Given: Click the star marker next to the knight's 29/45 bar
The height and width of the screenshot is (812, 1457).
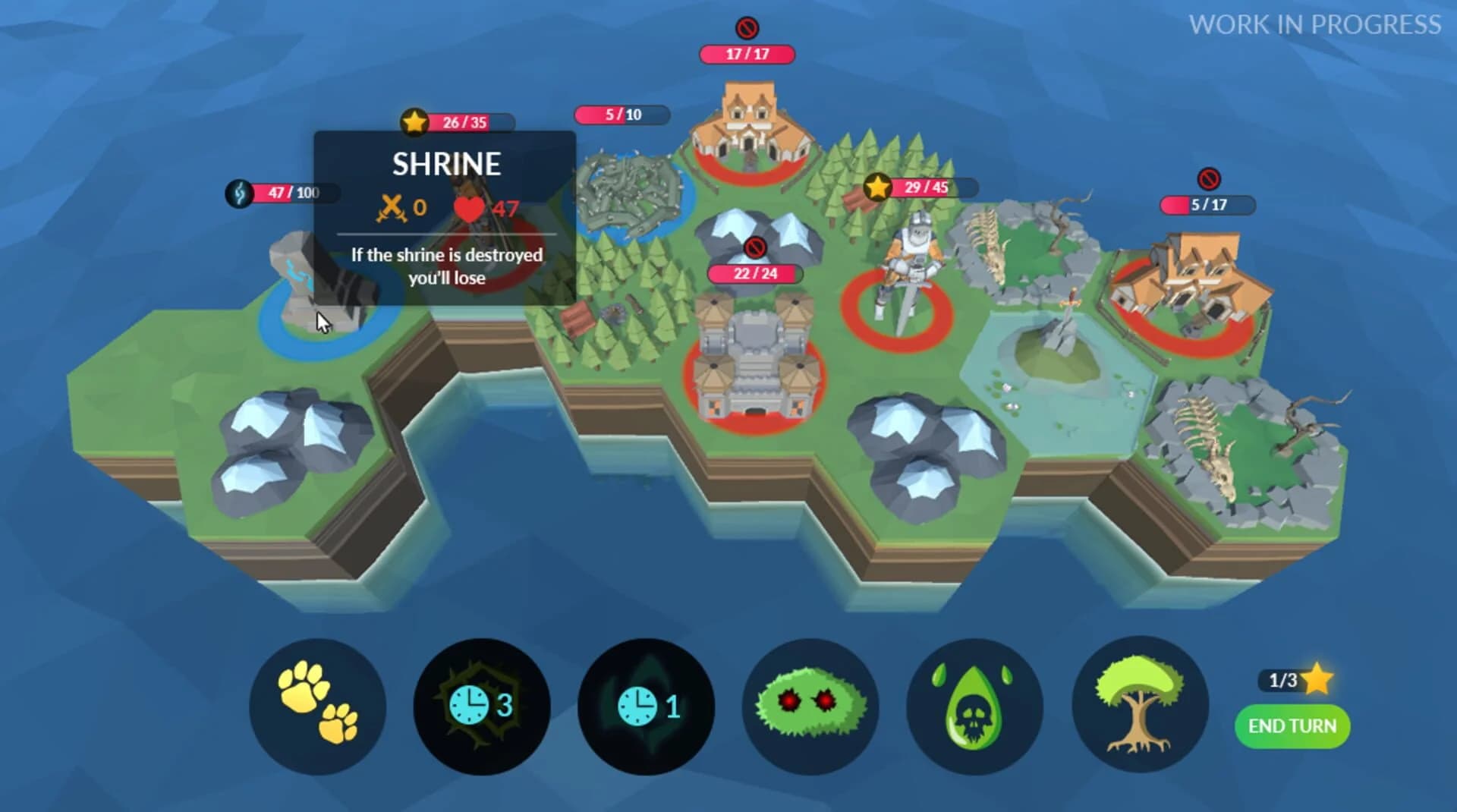Looking at the screenshot, I should click(876, 184).
